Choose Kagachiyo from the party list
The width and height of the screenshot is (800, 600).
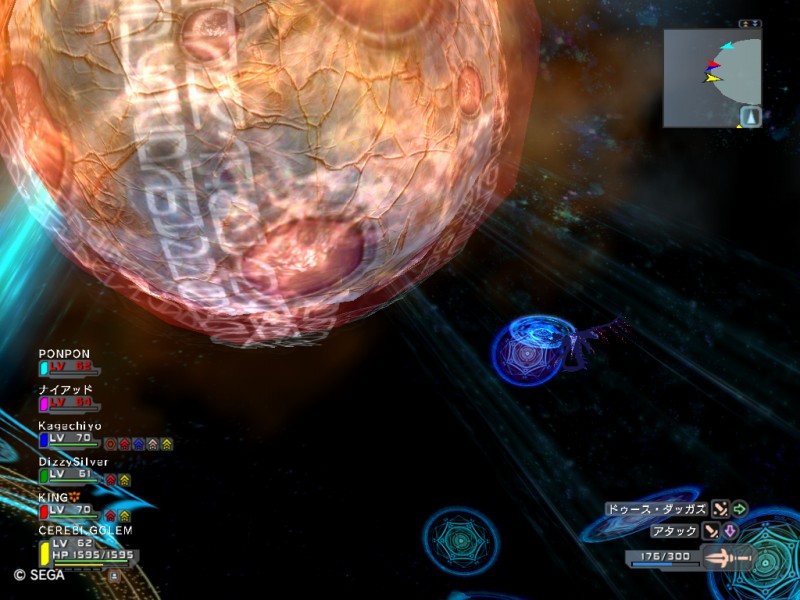70,425
